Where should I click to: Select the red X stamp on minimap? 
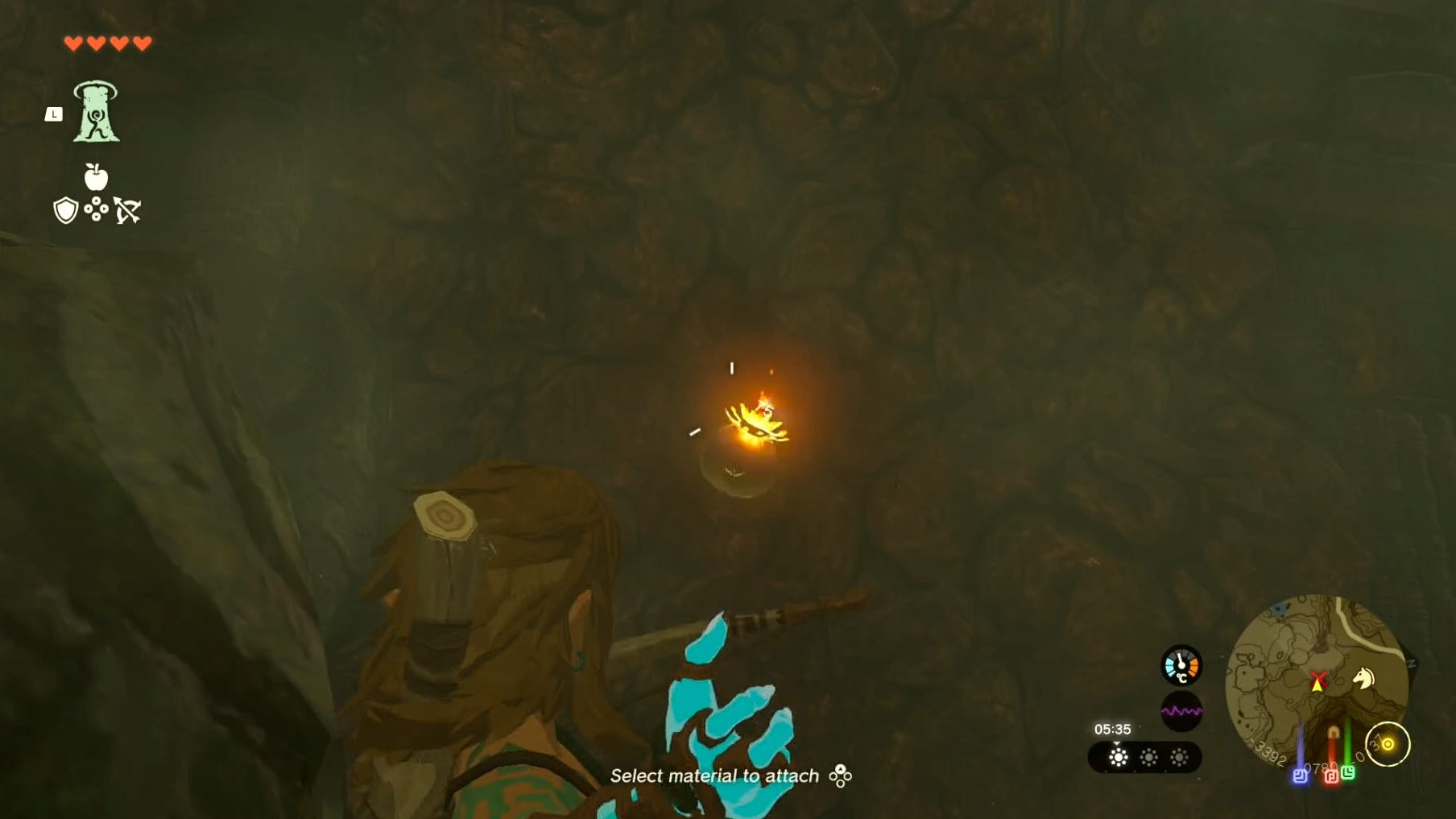[1317, 679]
